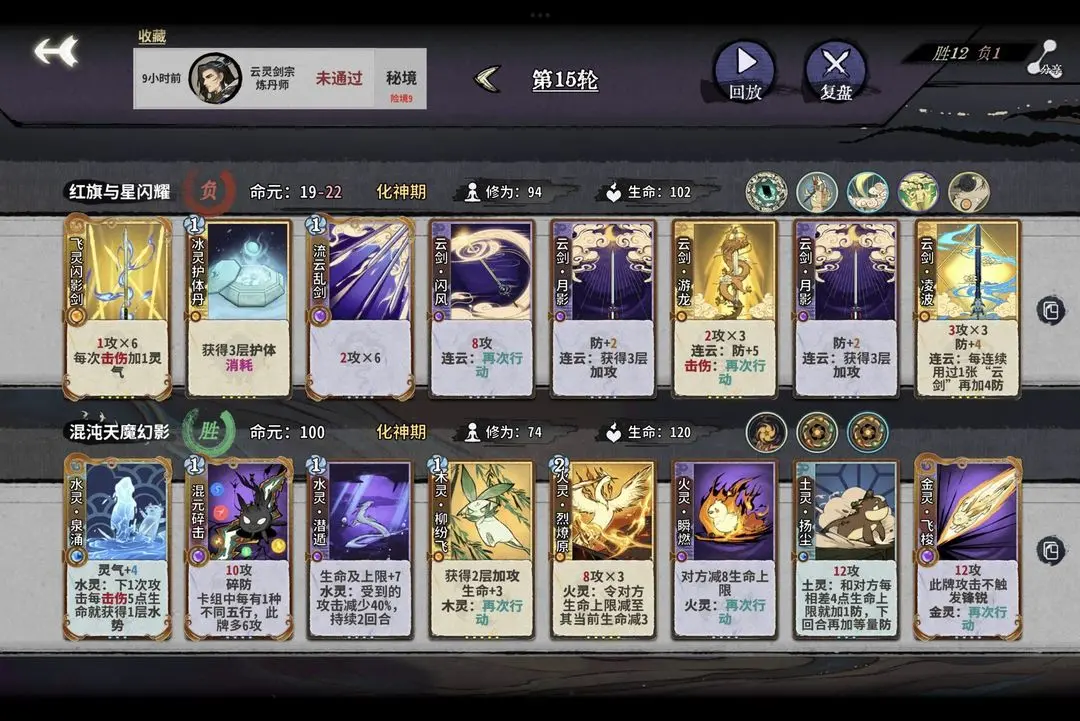Screen dimensions: 1080x721
Task: Tap the 收藏 favorites label
Action: tap(152, 37)
